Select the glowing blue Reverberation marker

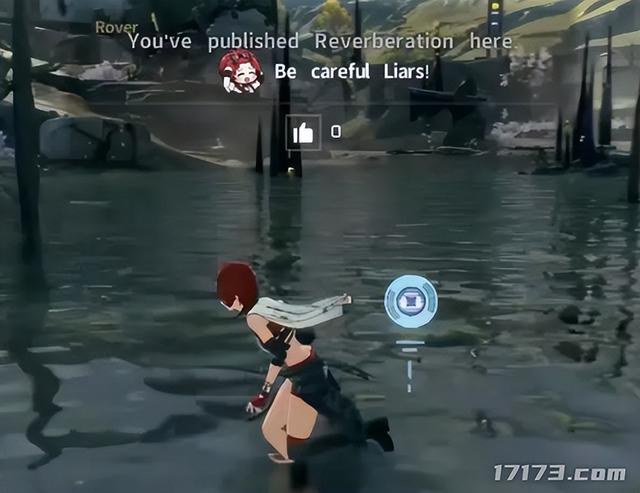(411, 301)
